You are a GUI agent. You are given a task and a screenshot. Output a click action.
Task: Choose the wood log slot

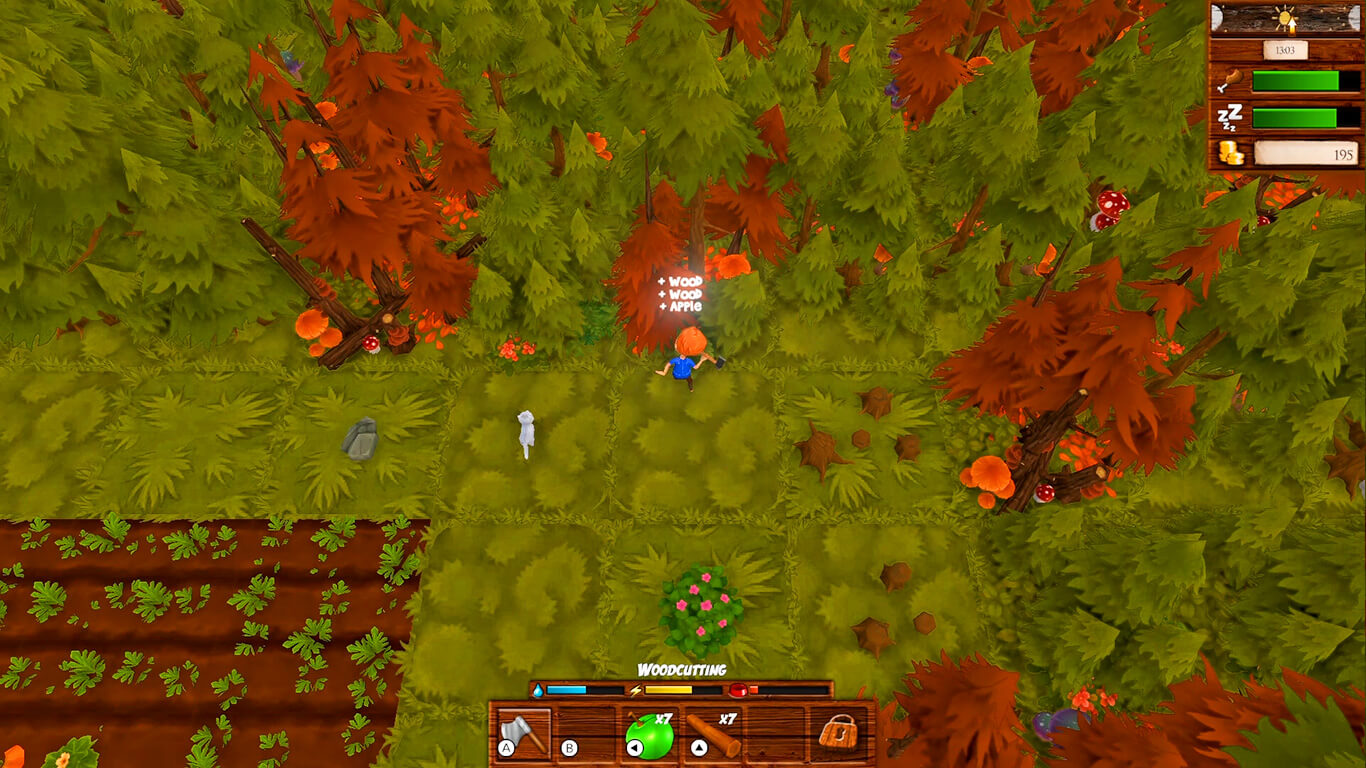pos(713,734)
